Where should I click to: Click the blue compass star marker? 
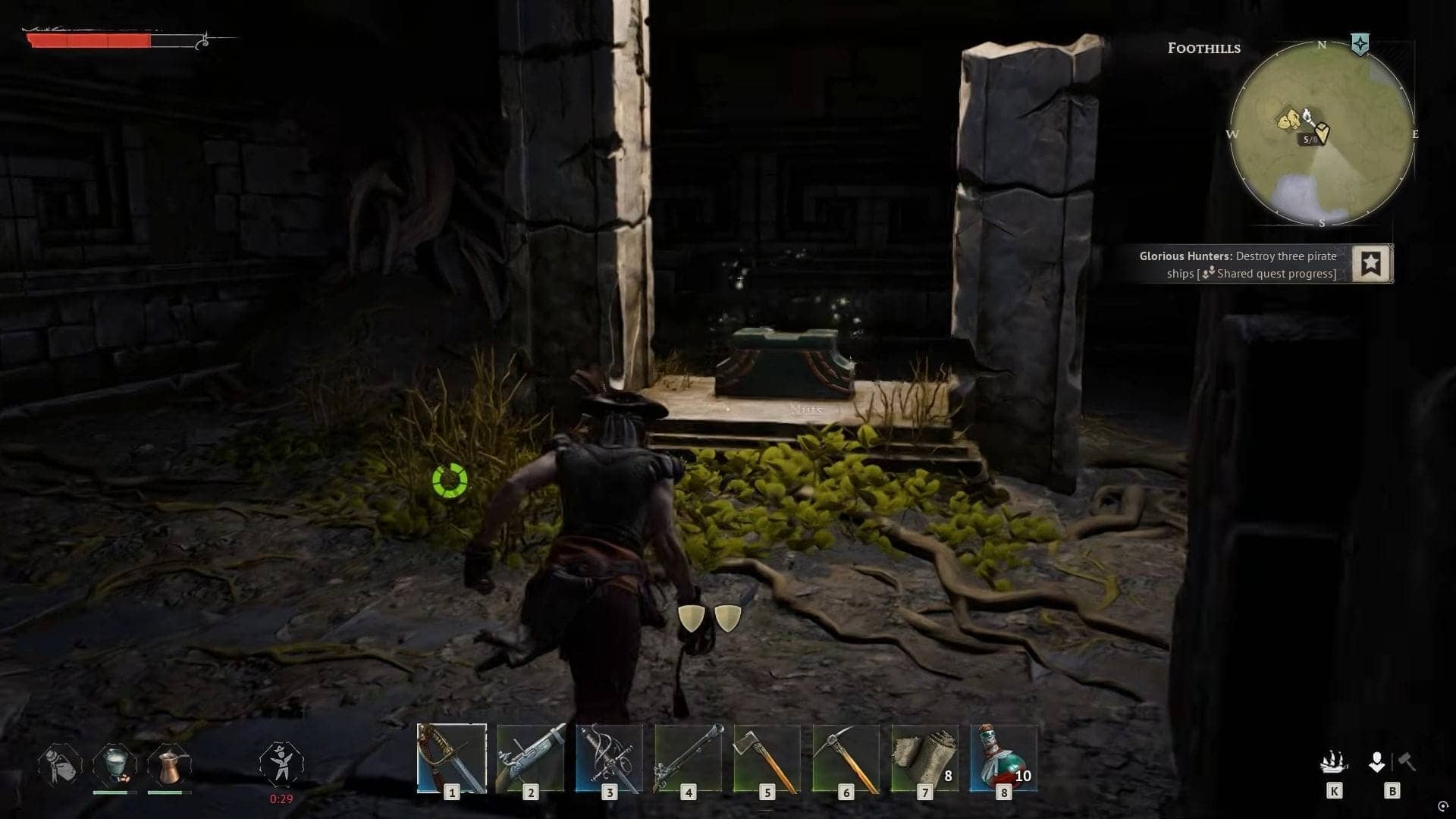coord(1360,44)
